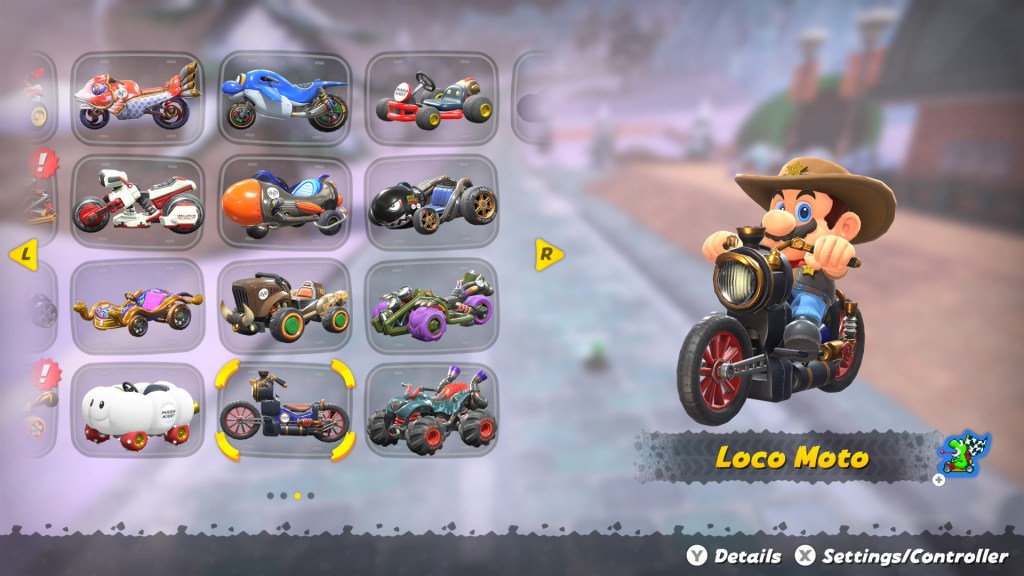Choose the blue dolphin bike tile
The width and height of the screenshot is (1024, 576).
pyautogui.click(x=284, y=97)
